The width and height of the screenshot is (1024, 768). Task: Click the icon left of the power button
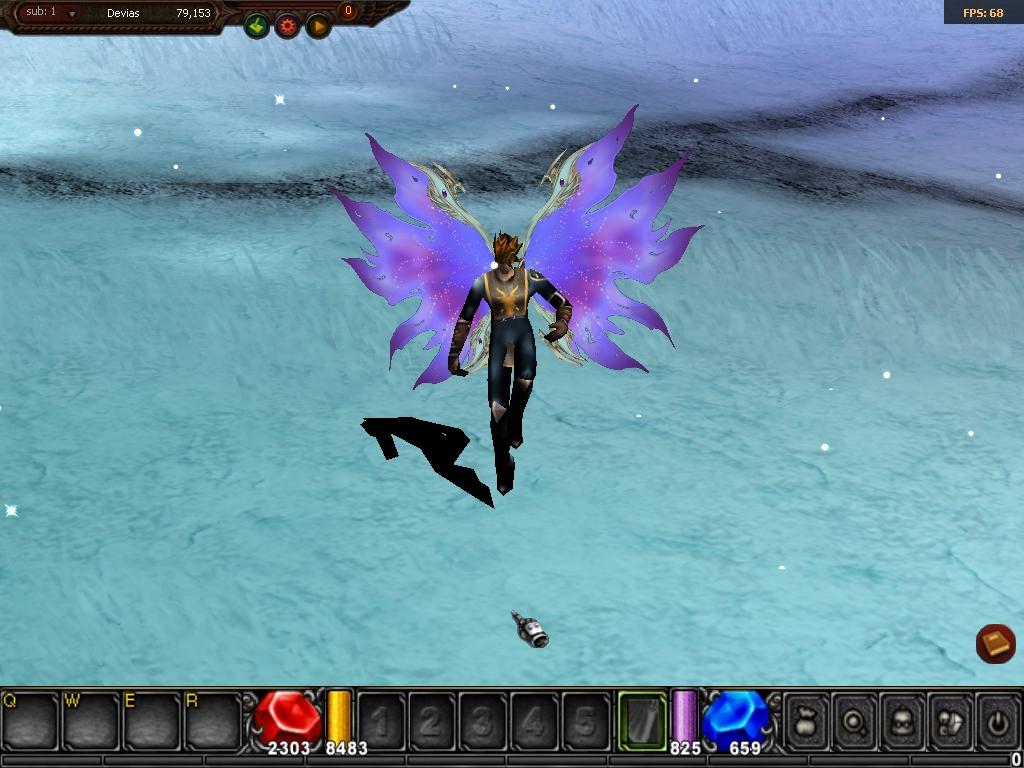[951, 721]
